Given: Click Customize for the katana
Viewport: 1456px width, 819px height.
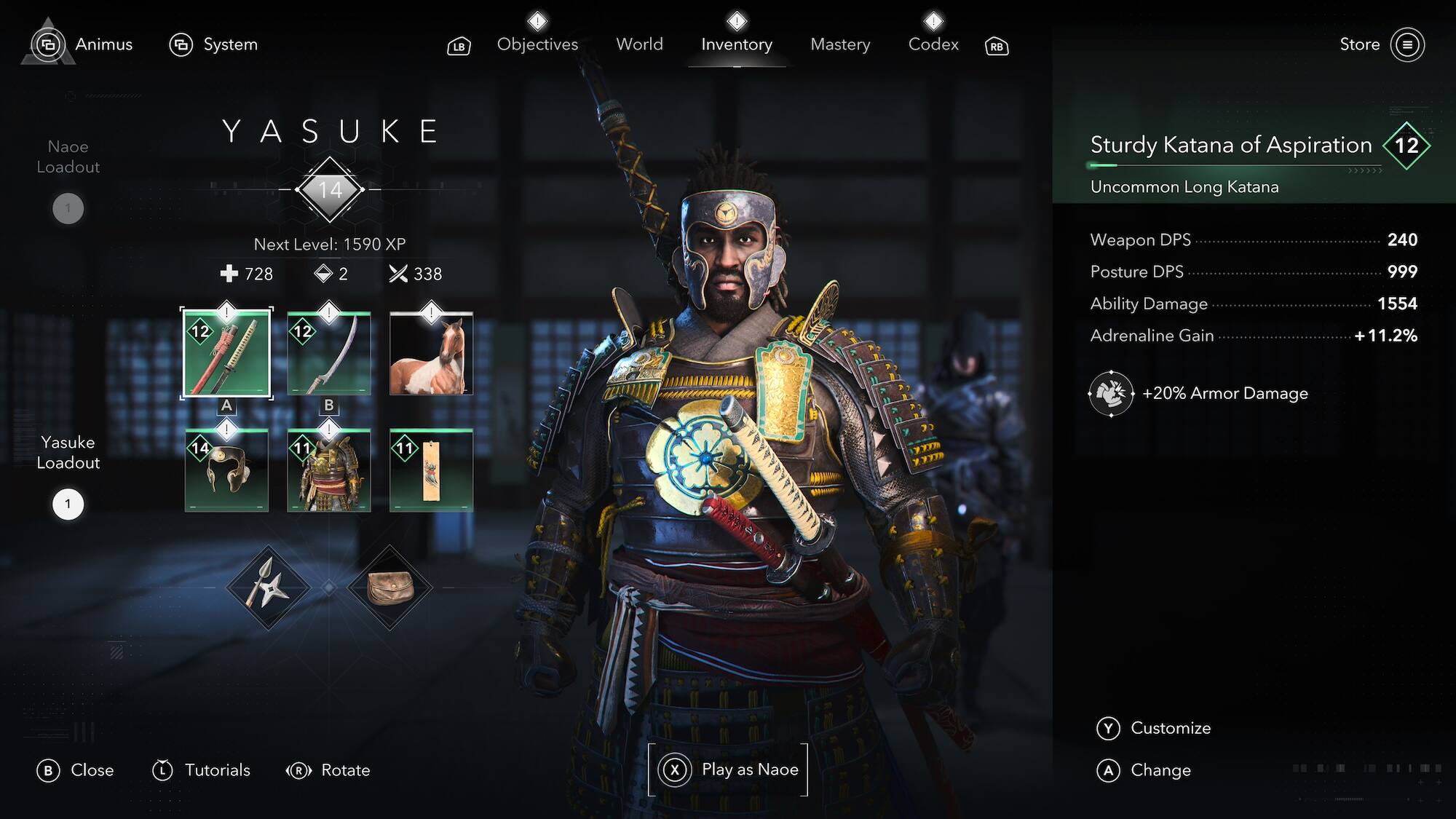Looking at the screenshot, I should 1169,728.
